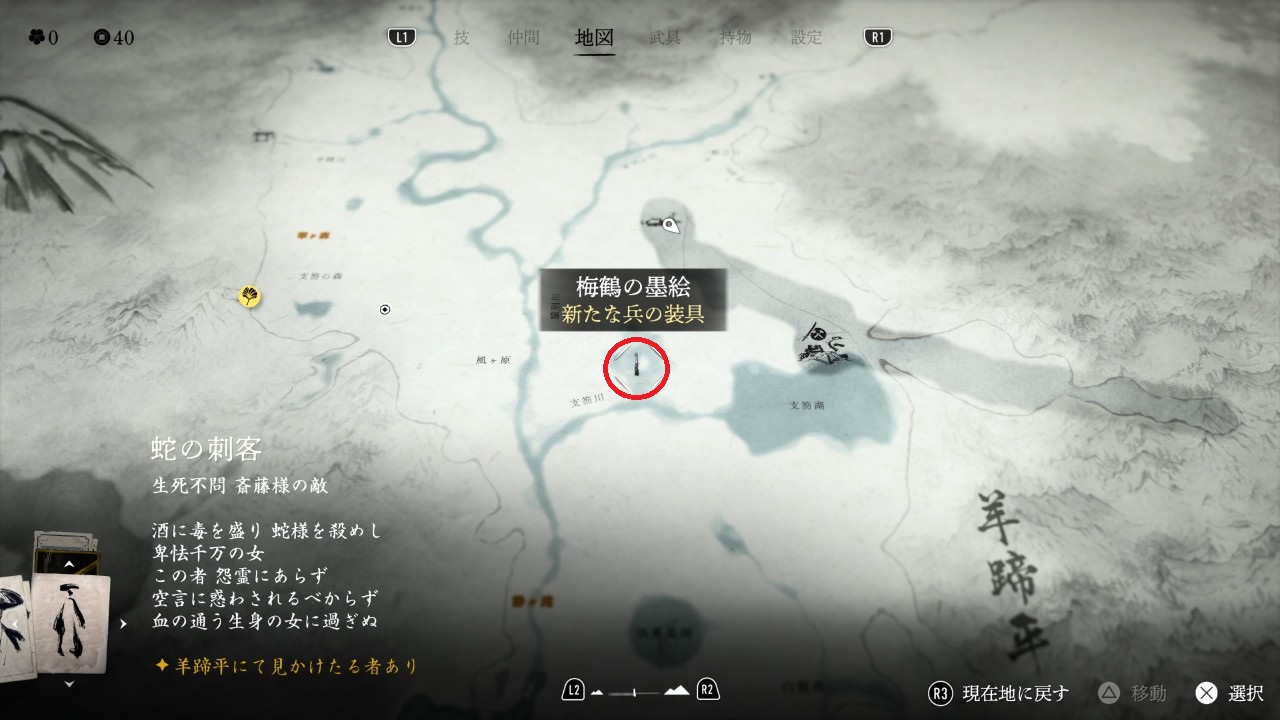Click the up arrow above the card
Viewport: 1280px width, 720px height.
point(68,564)
